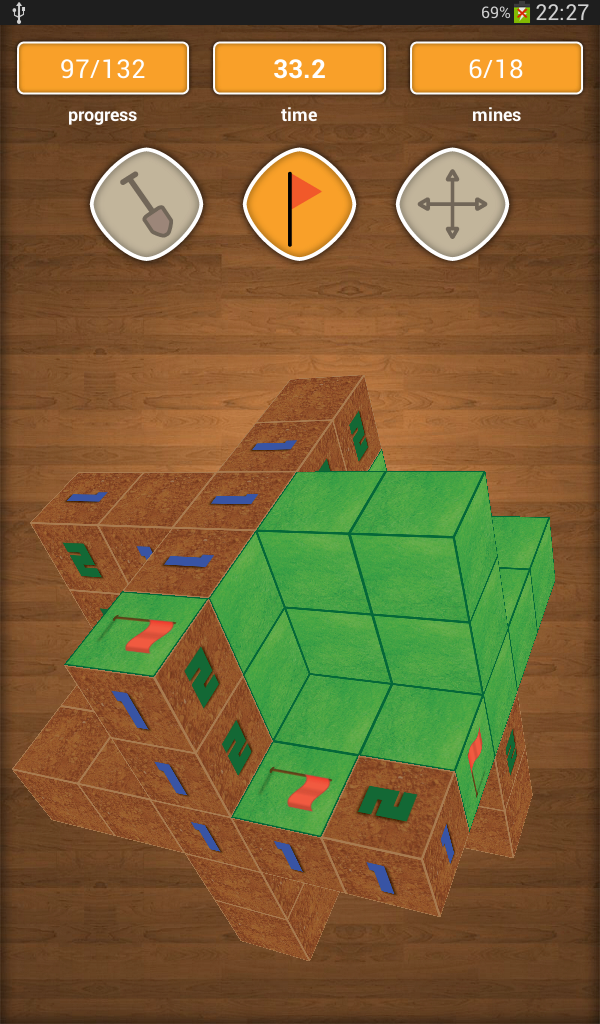Choose the four-arrow move tool
The image size is (600, 1024).
coord(452,204)
